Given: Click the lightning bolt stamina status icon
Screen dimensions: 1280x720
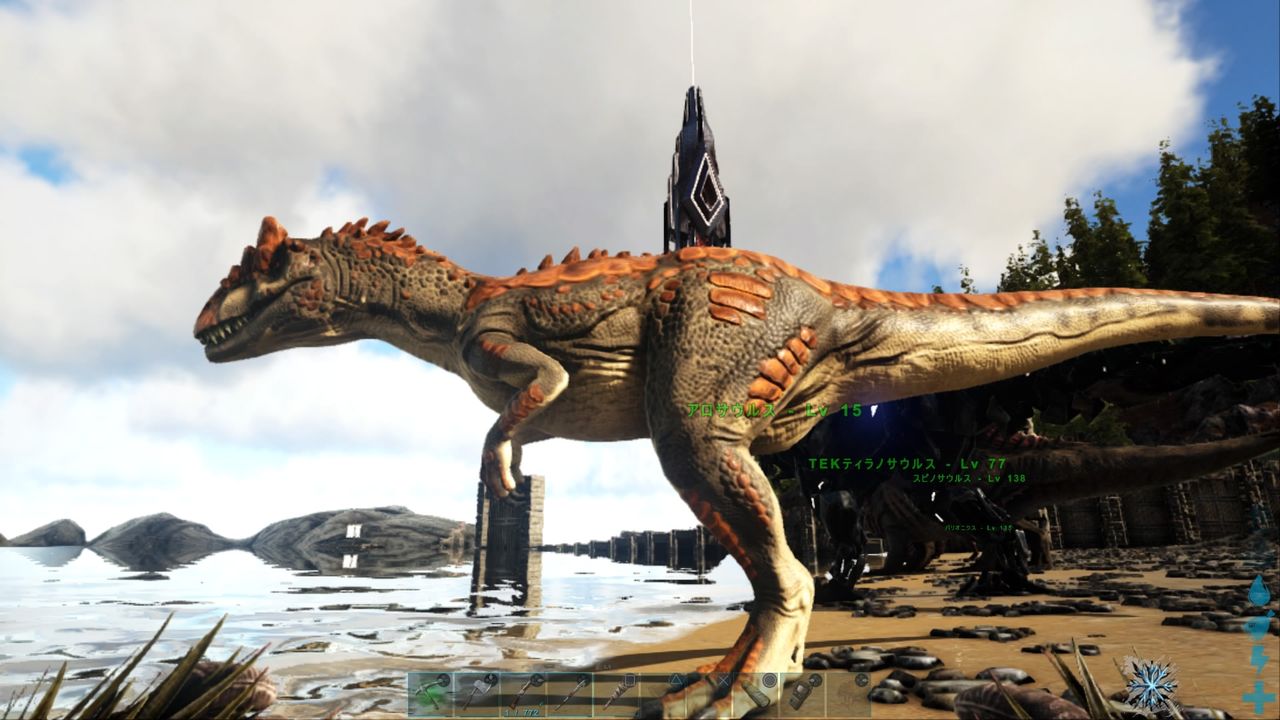Looking at the screenshot, I should (x=1259, y=659).
